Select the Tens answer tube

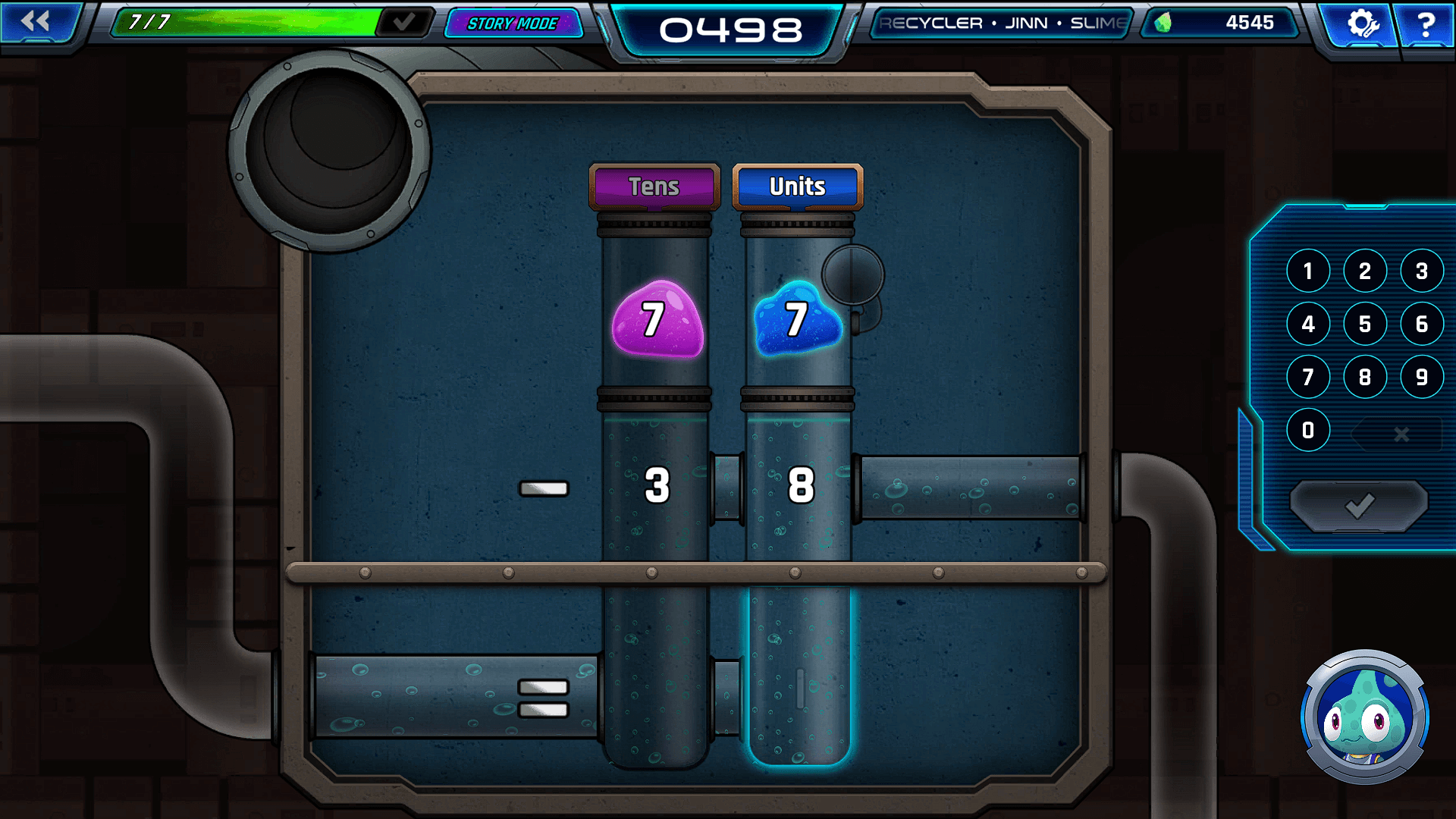tap(656, 675)
